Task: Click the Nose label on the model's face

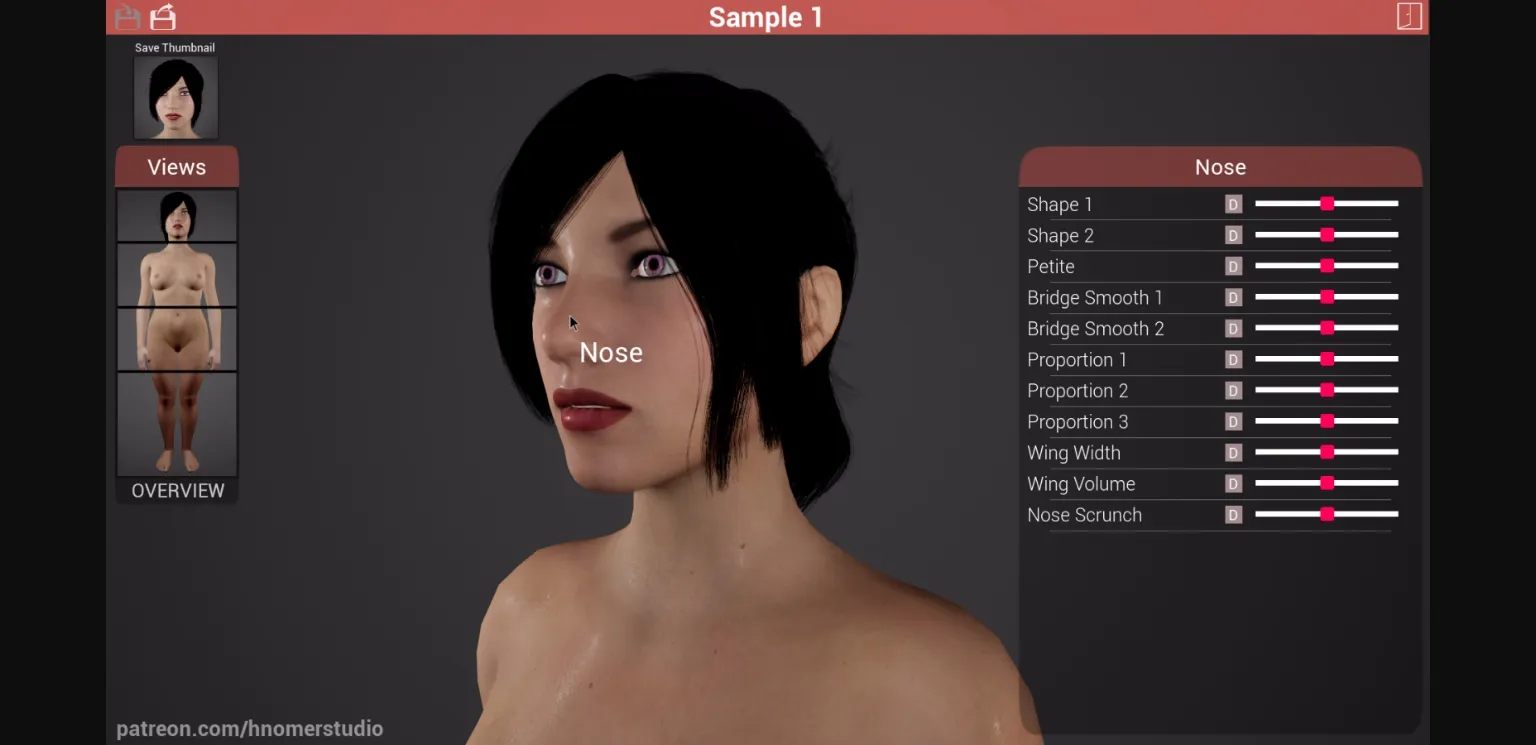Action: pyautogui.click(x=611, y=352)
